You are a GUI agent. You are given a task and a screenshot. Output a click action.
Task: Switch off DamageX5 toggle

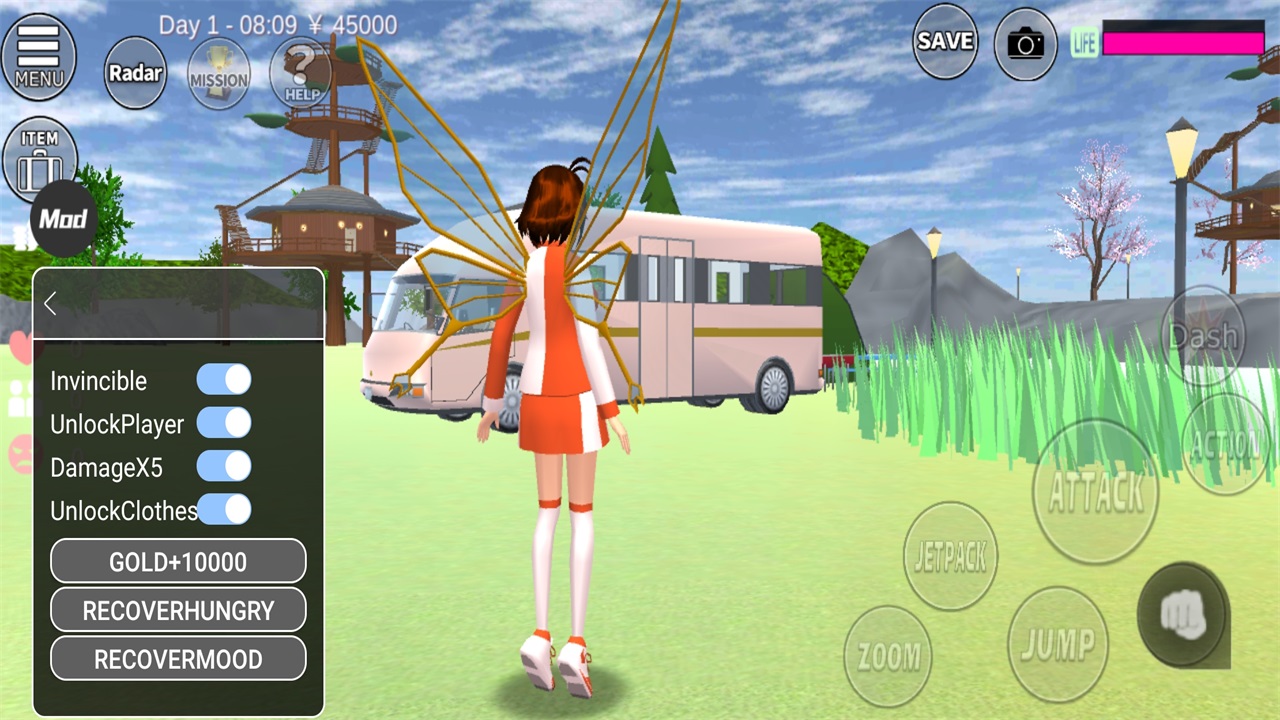pyautogui.click(x=224, y=466)
